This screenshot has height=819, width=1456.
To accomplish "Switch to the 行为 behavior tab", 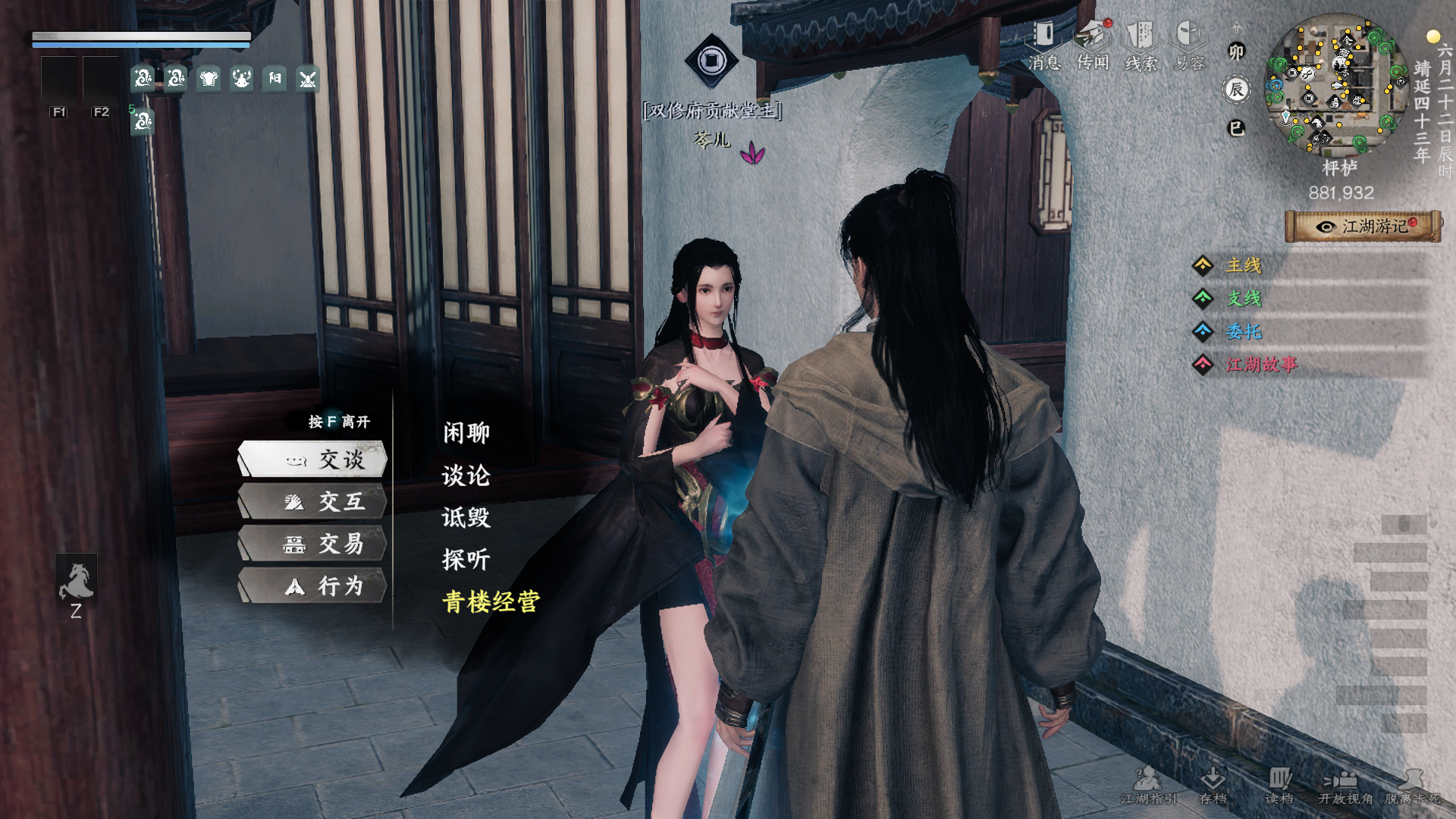I will (x=313, y=586).
